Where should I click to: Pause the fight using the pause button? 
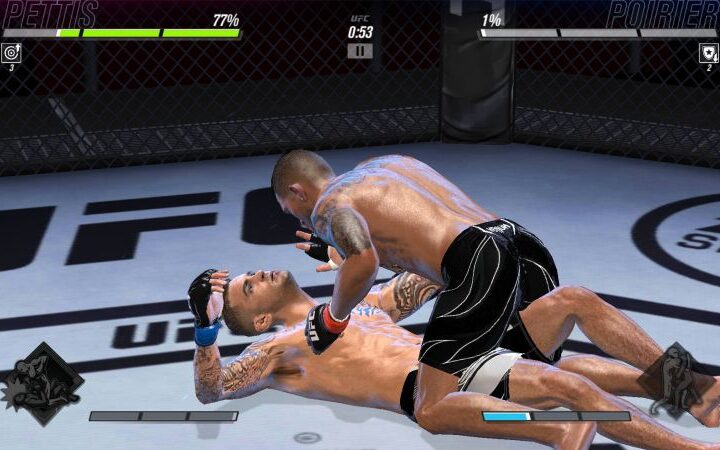(x=360, y=50)
